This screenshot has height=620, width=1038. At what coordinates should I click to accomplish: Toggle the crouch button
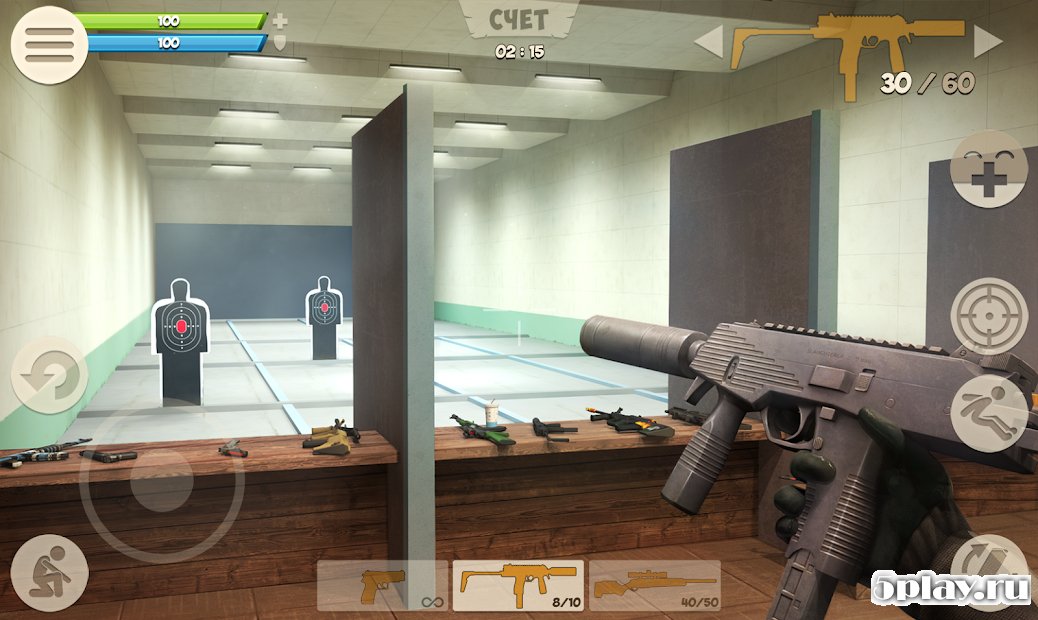pyautogui.click(x=49, y=572)
